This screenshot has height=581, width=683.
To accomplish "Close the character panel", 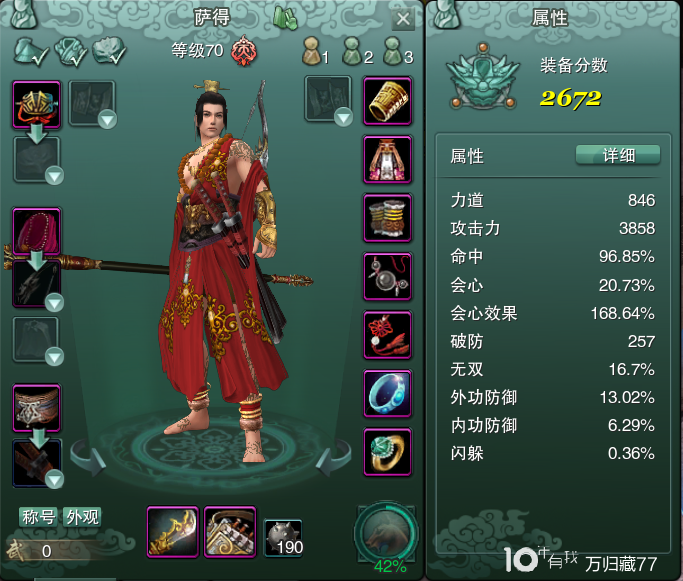I will pyautogui.click(x=402, y=19).
